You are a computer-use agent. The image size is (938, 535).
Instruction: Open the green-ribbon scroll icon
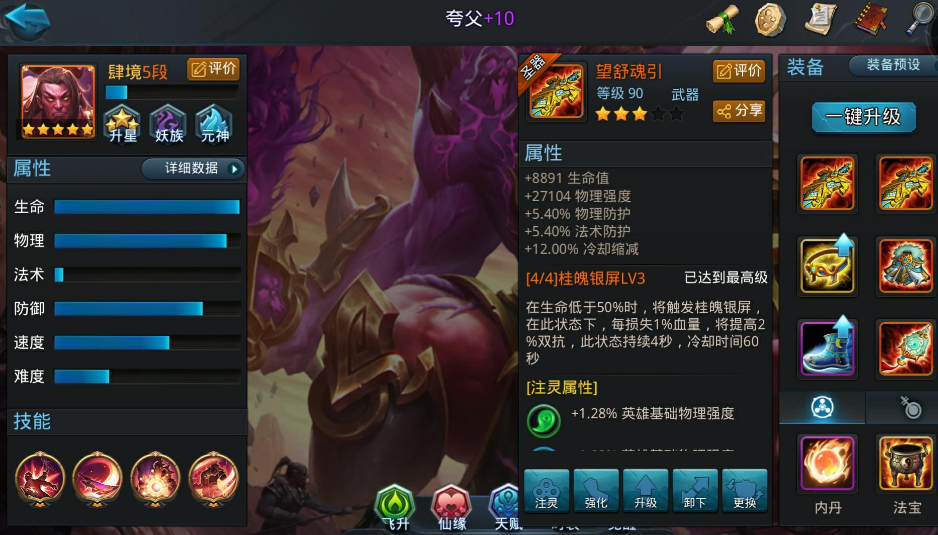722,19
